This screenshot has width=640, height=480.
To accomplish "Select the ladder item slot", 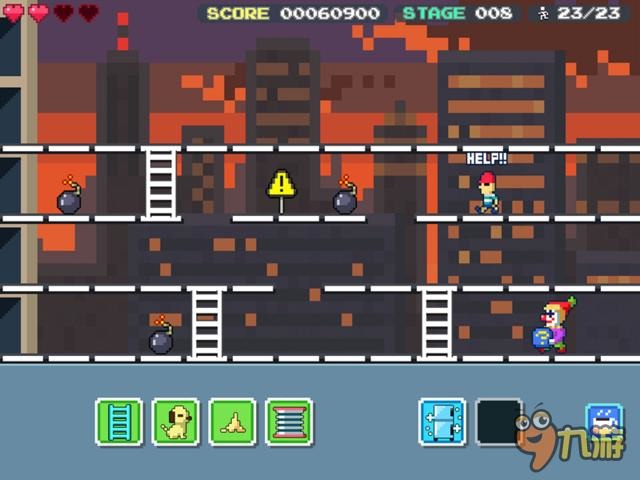I will 119,421.
